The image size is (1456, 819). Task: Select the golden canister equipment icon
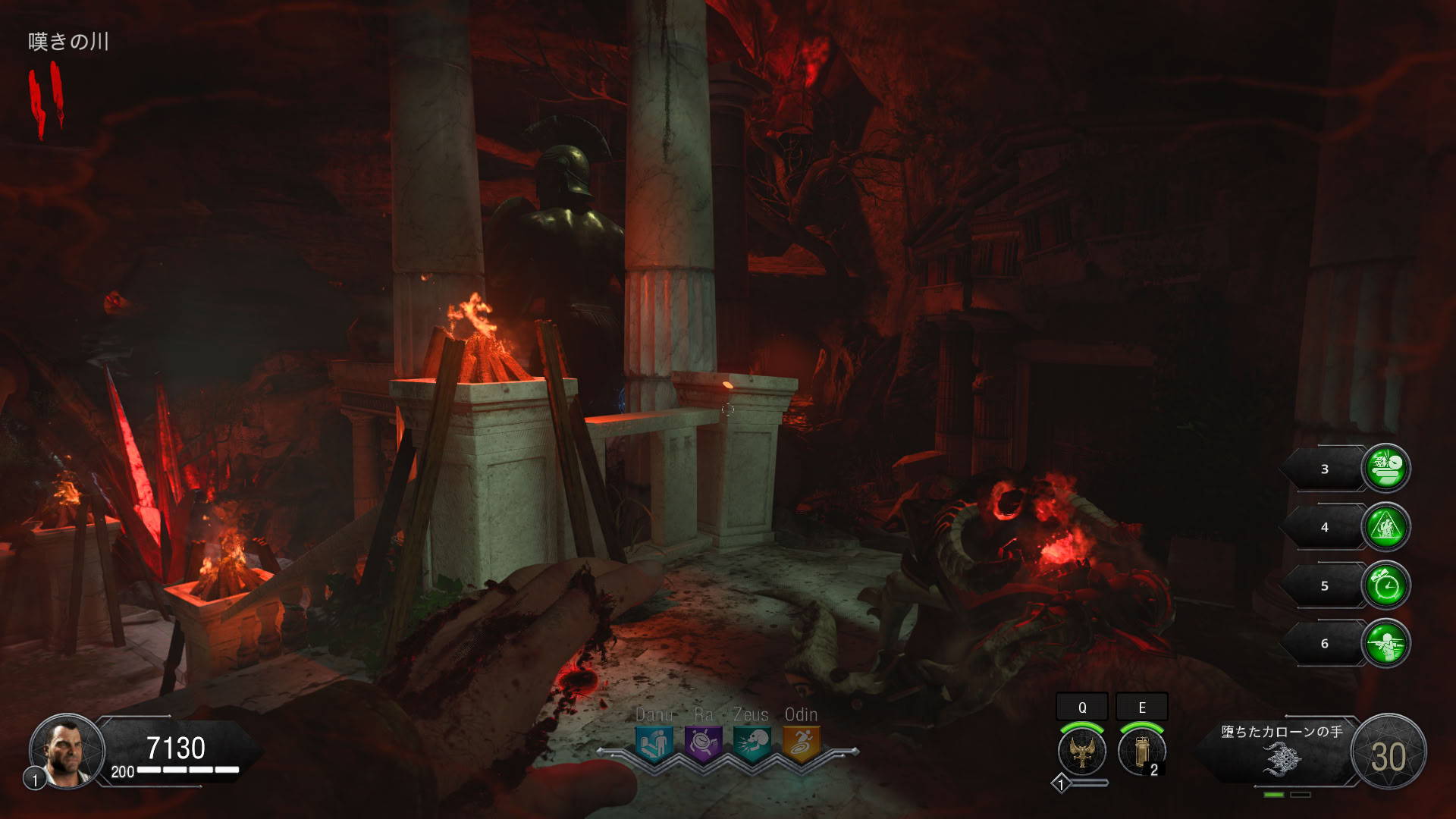pos(1141,751)
